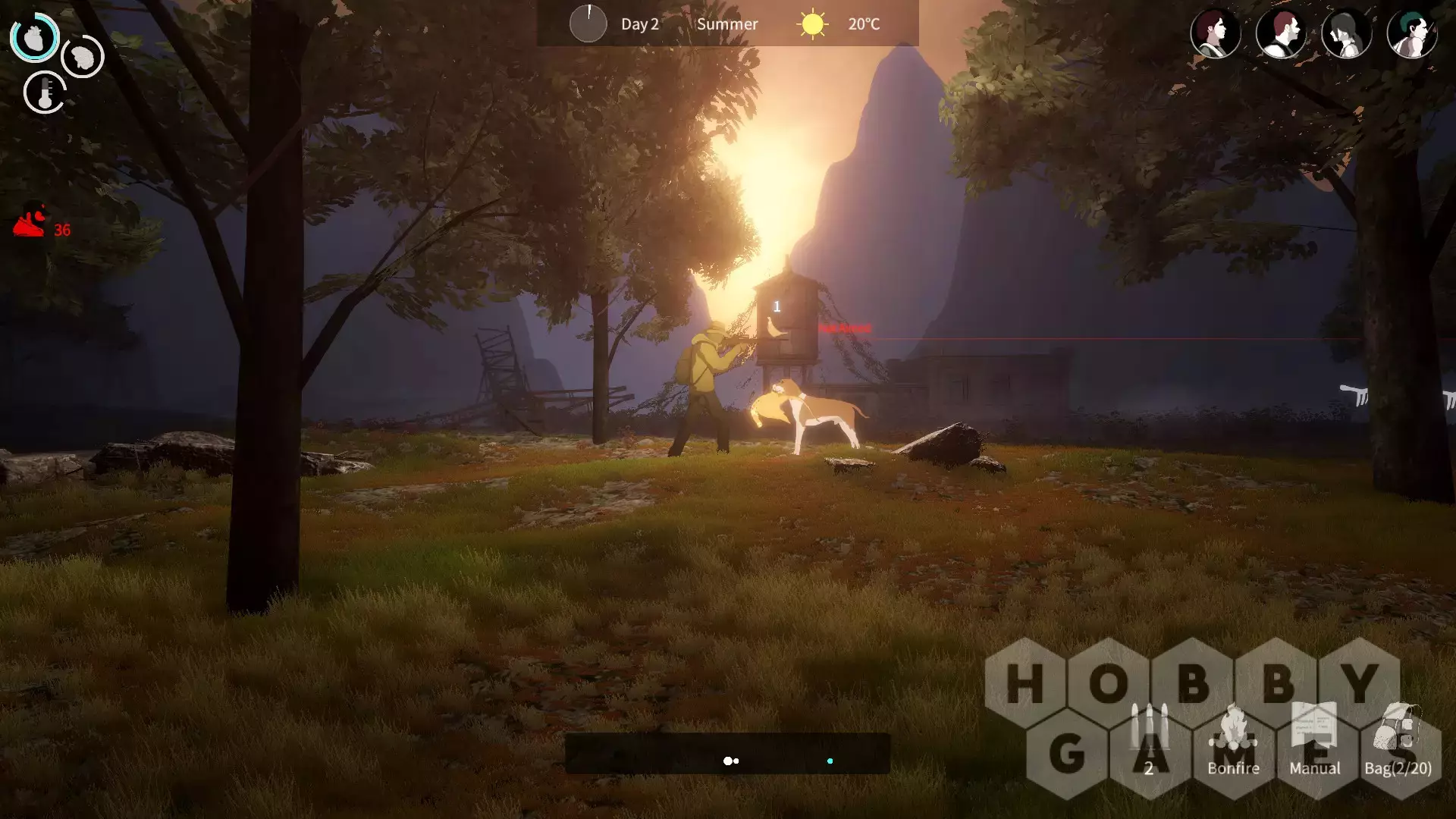Click the brain sanity status icon
The image size is (1456, 819).
[x=82, y=56]
